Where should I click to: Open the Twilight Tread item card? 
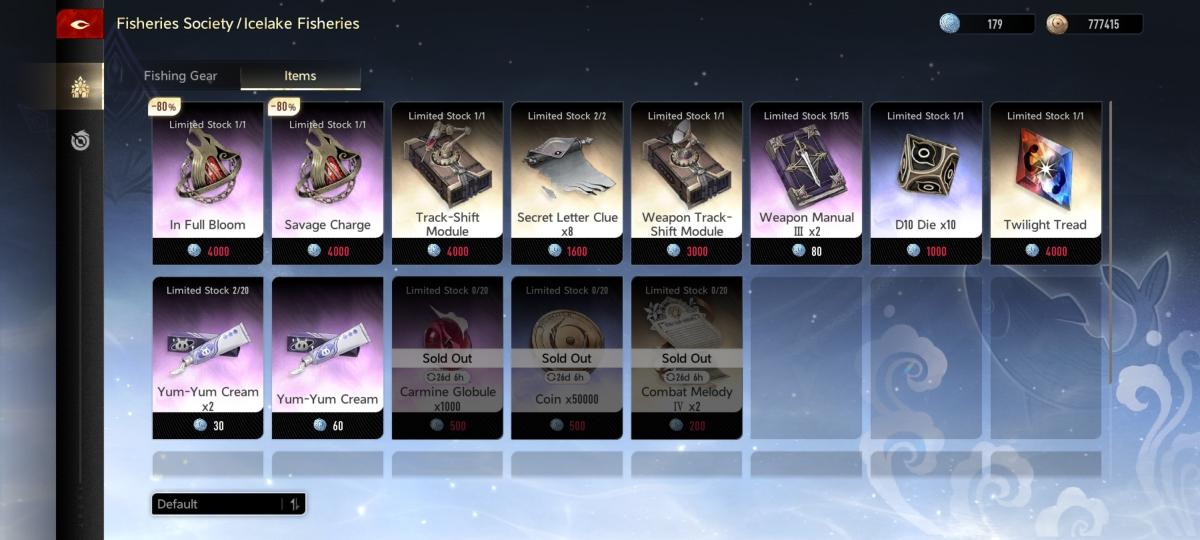(1045, 183)
